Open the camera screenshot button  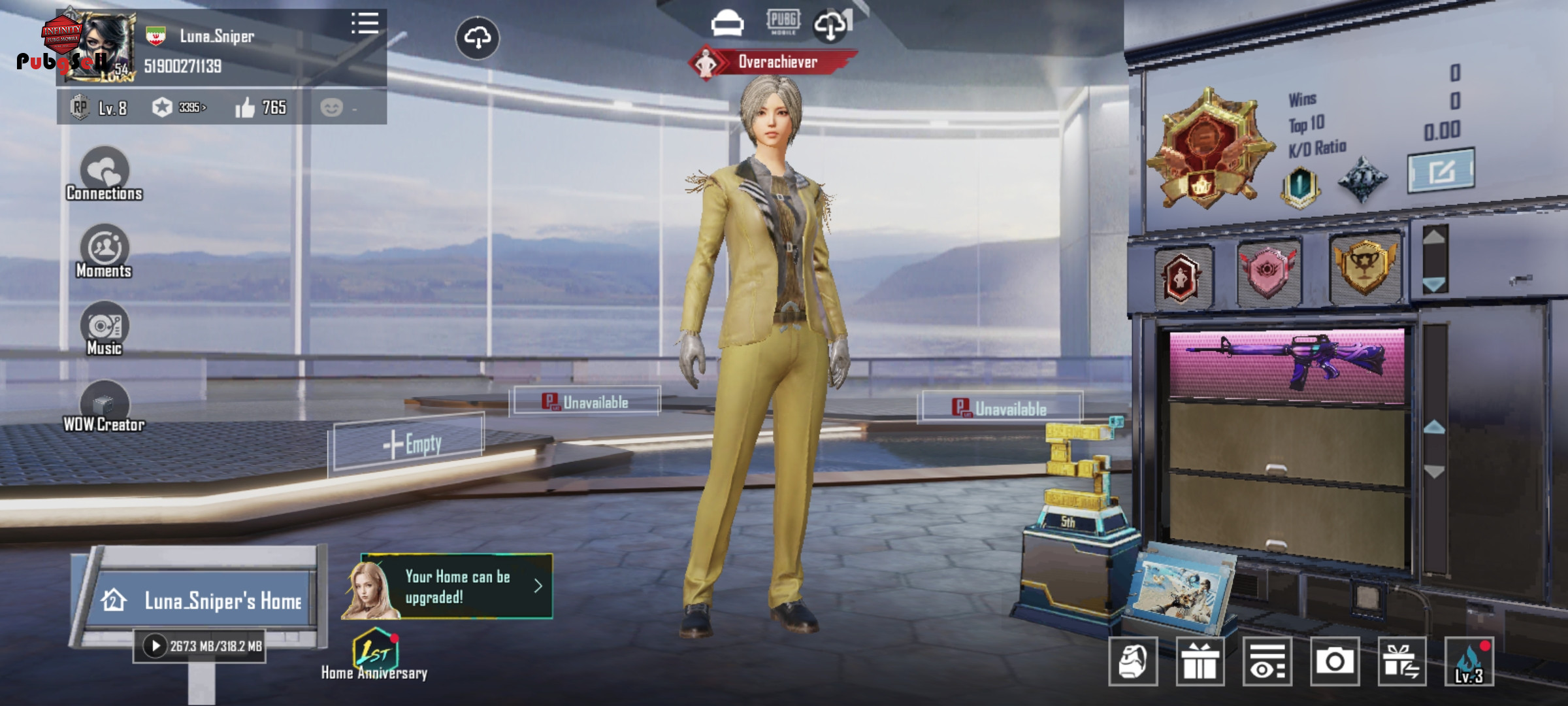click(1334, 662)
